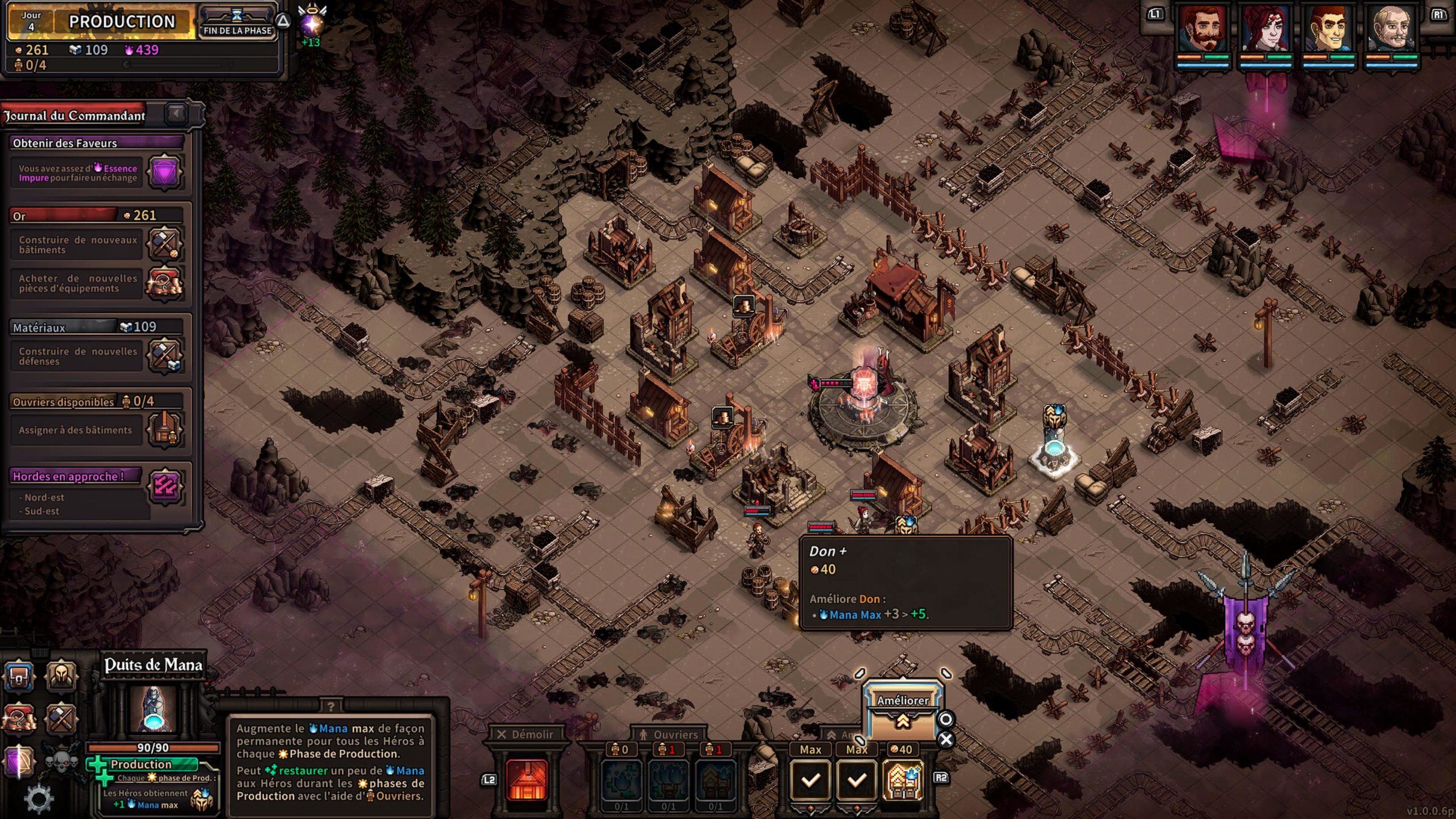
Task: Choose the white-haired old hero portrait
Action: click(1391, 30)
